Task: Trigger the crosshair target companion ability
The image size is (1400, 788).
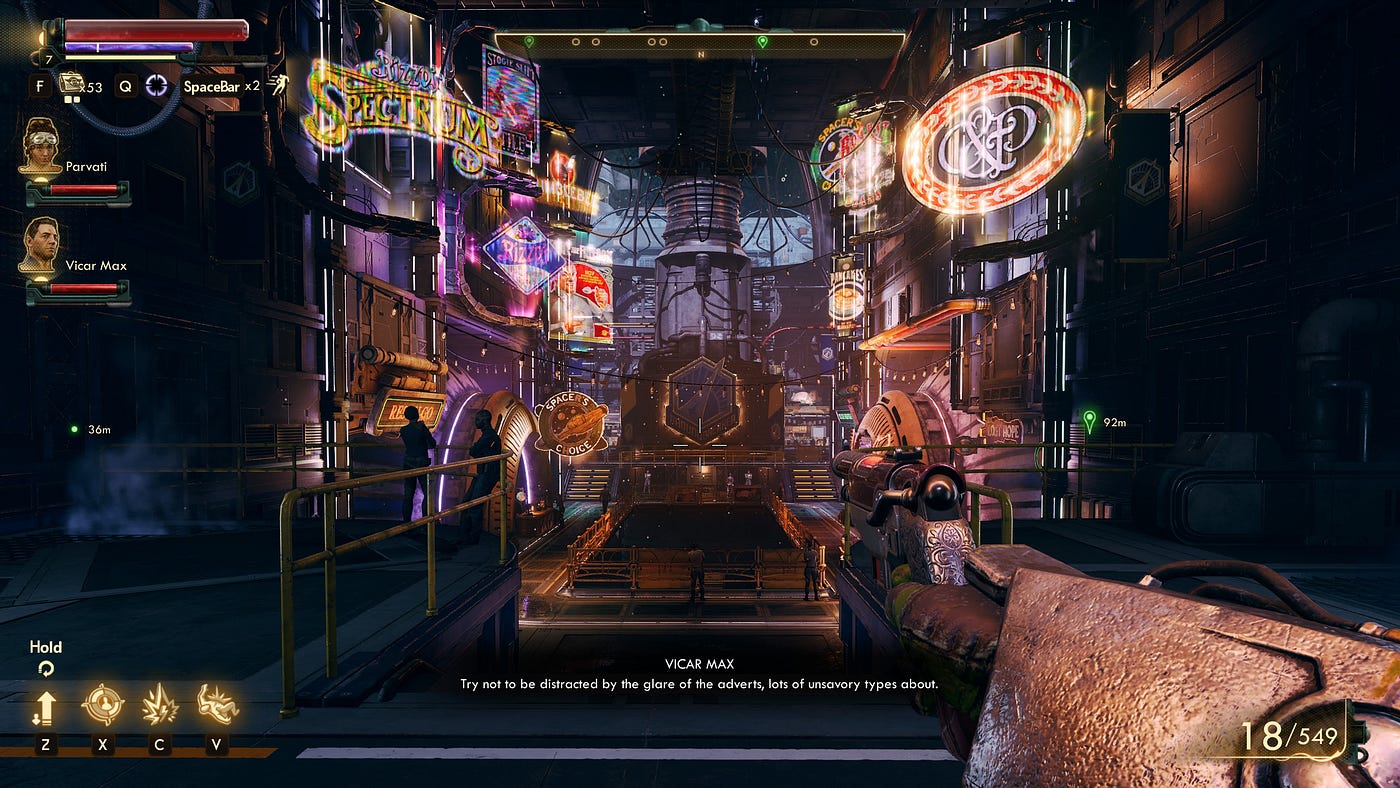Action: [x=102, y=705]
